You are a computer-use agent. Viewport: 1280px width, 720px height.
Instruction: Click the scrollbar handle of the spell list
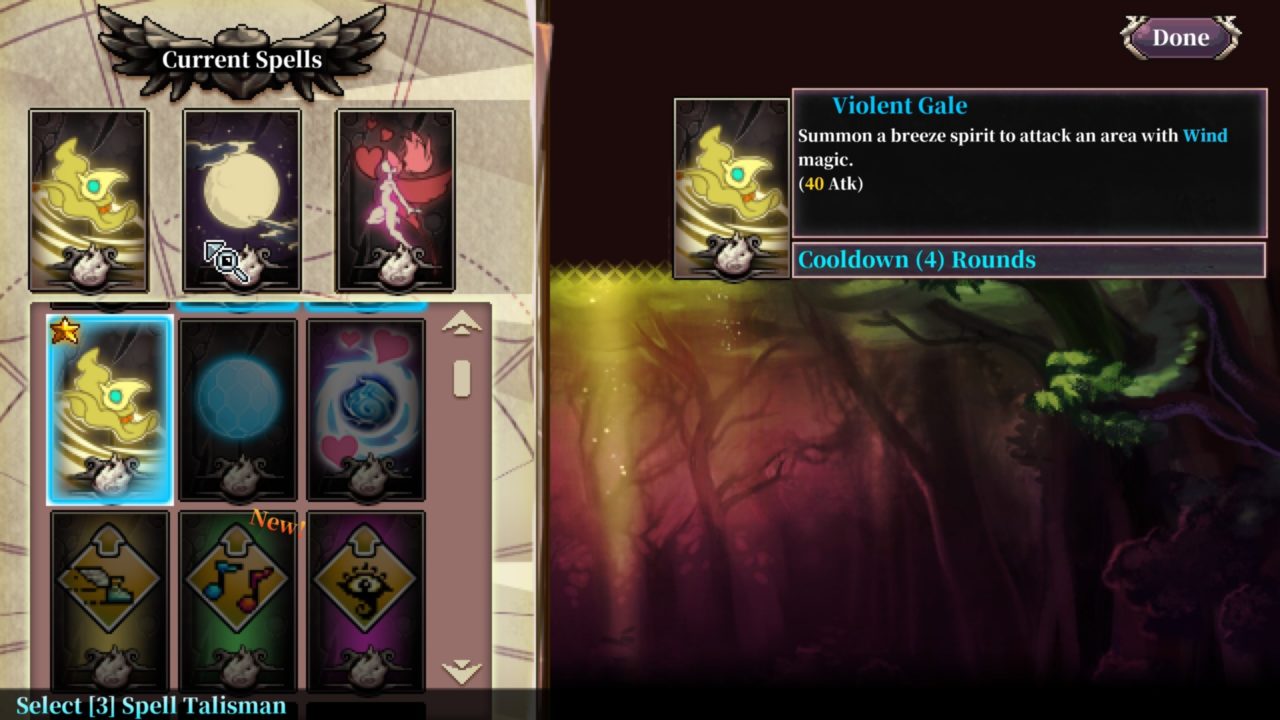pyautogui.click(x=461, y=376)
